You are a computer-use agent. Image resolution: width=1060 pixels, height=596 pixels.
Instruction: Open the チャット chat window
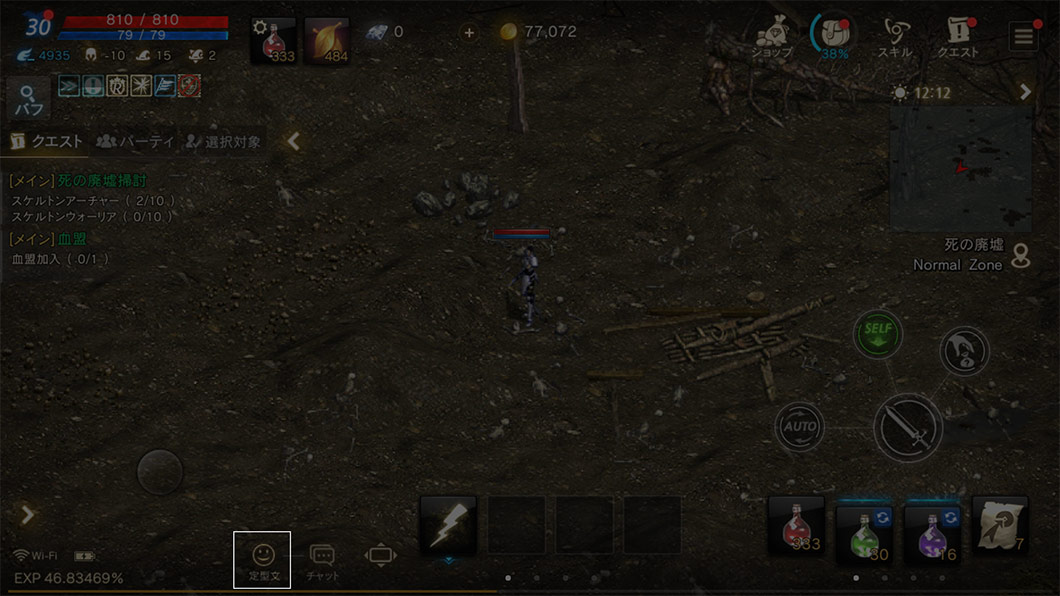[322, 559]
